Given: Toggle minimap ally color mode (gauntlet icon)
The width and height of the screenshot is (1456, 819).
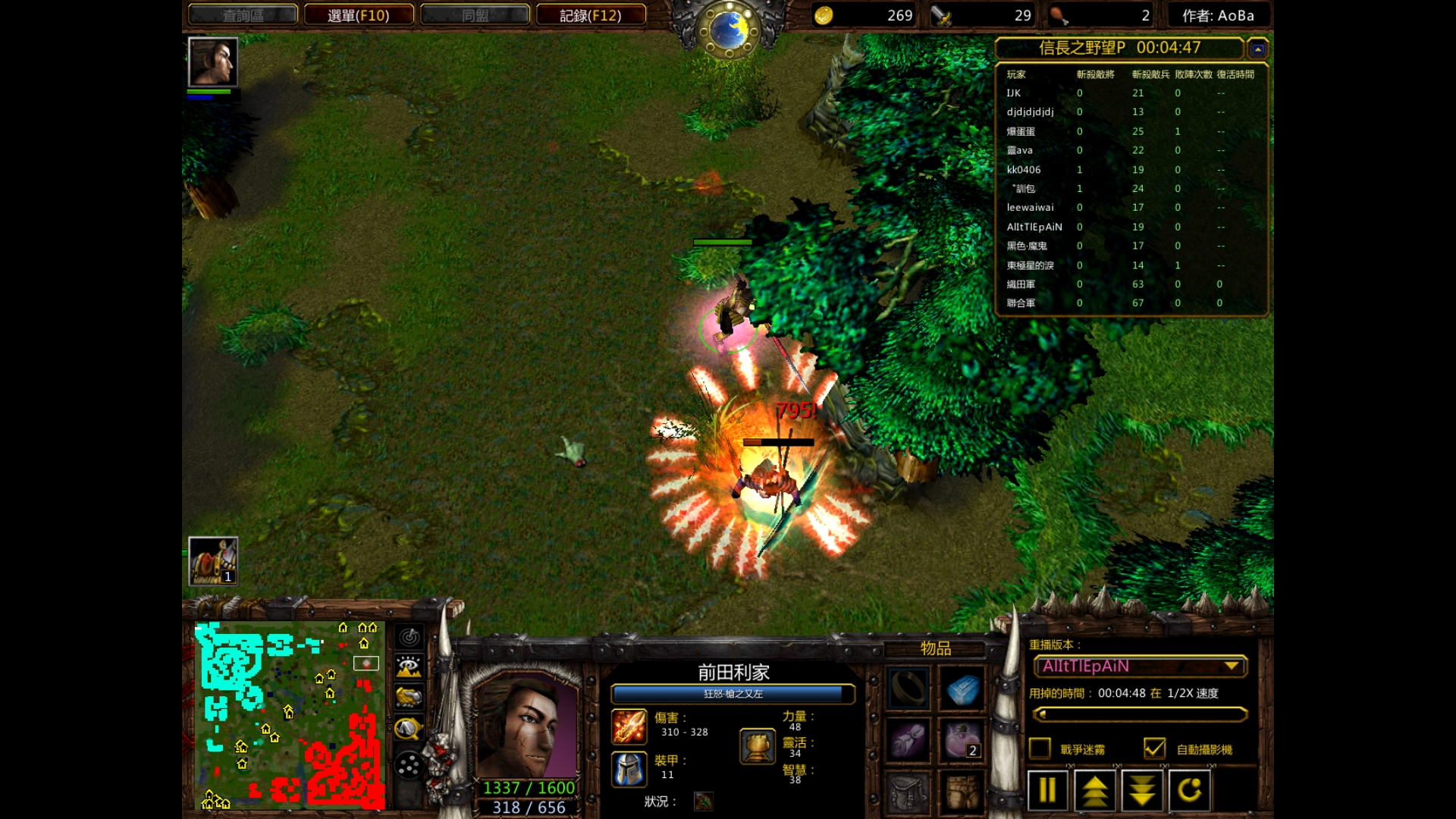Looking at the screenshot, I should pyautogui.click(x=409, y=698).
